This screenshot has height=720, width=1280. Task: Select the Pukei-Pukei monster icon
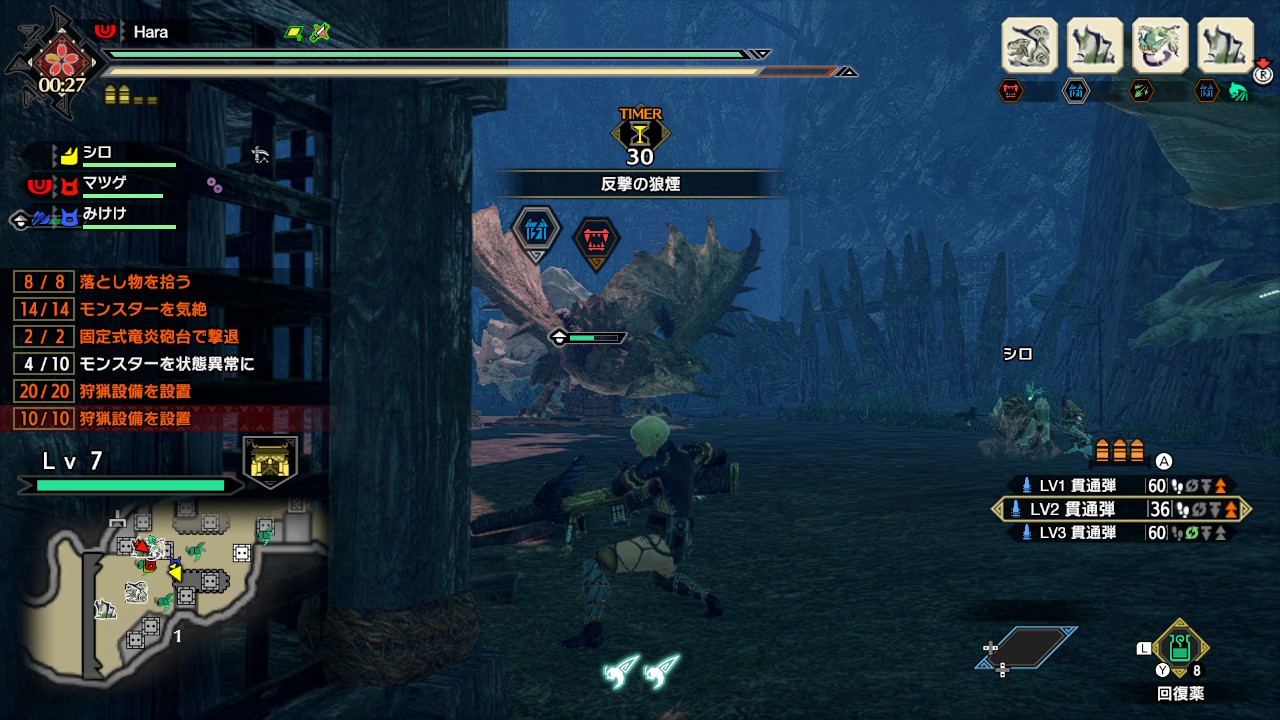point(1160,46)
